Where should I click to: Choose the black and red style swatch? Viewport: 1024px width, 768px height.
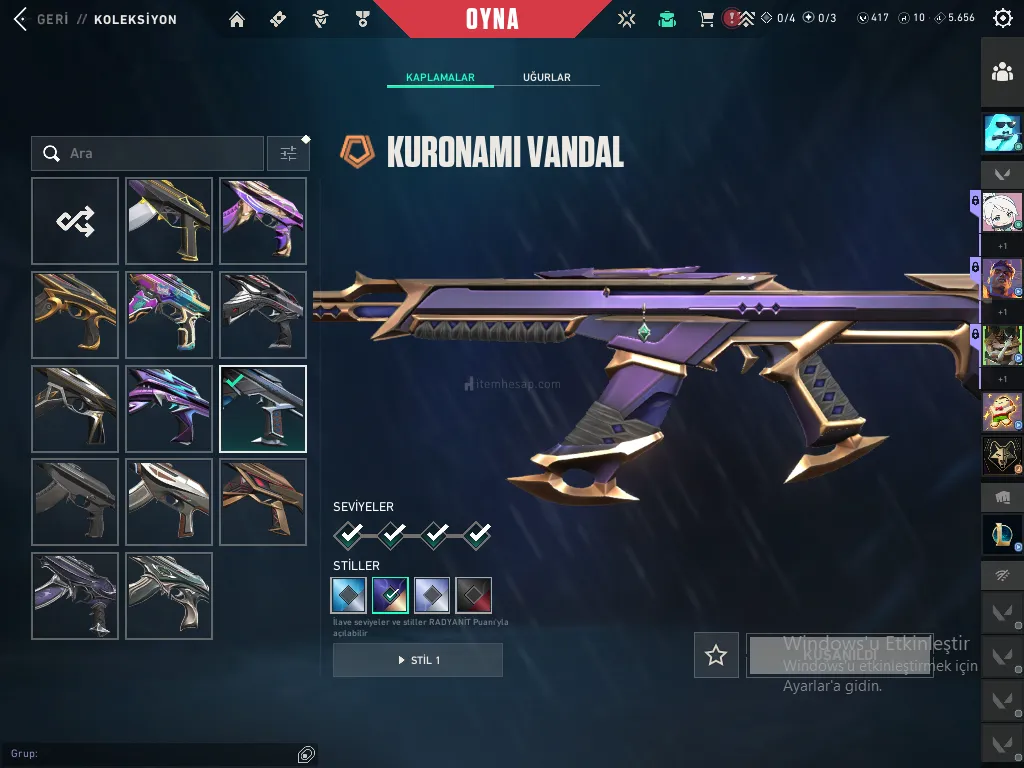point(474,595)
